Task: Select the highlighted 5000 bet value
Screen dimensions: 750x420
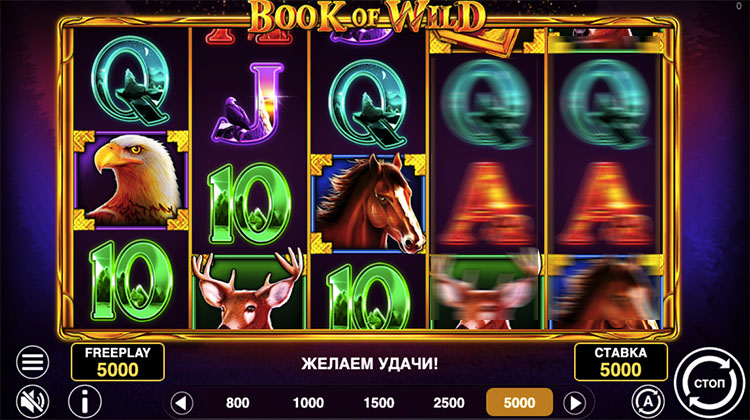Action: 520,402
